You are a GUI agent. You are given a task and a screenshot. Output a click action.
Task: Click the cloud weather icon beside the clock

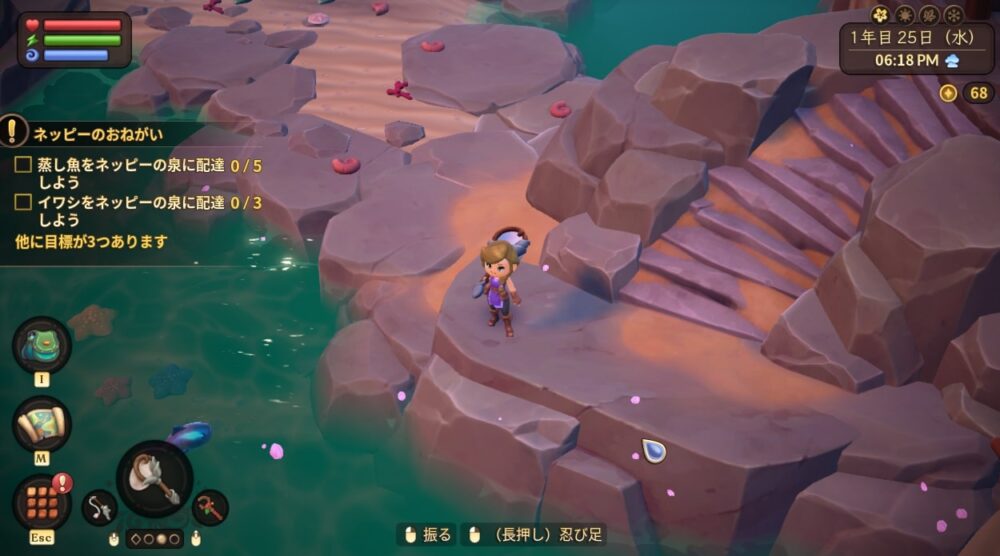(x=952, y=60)
